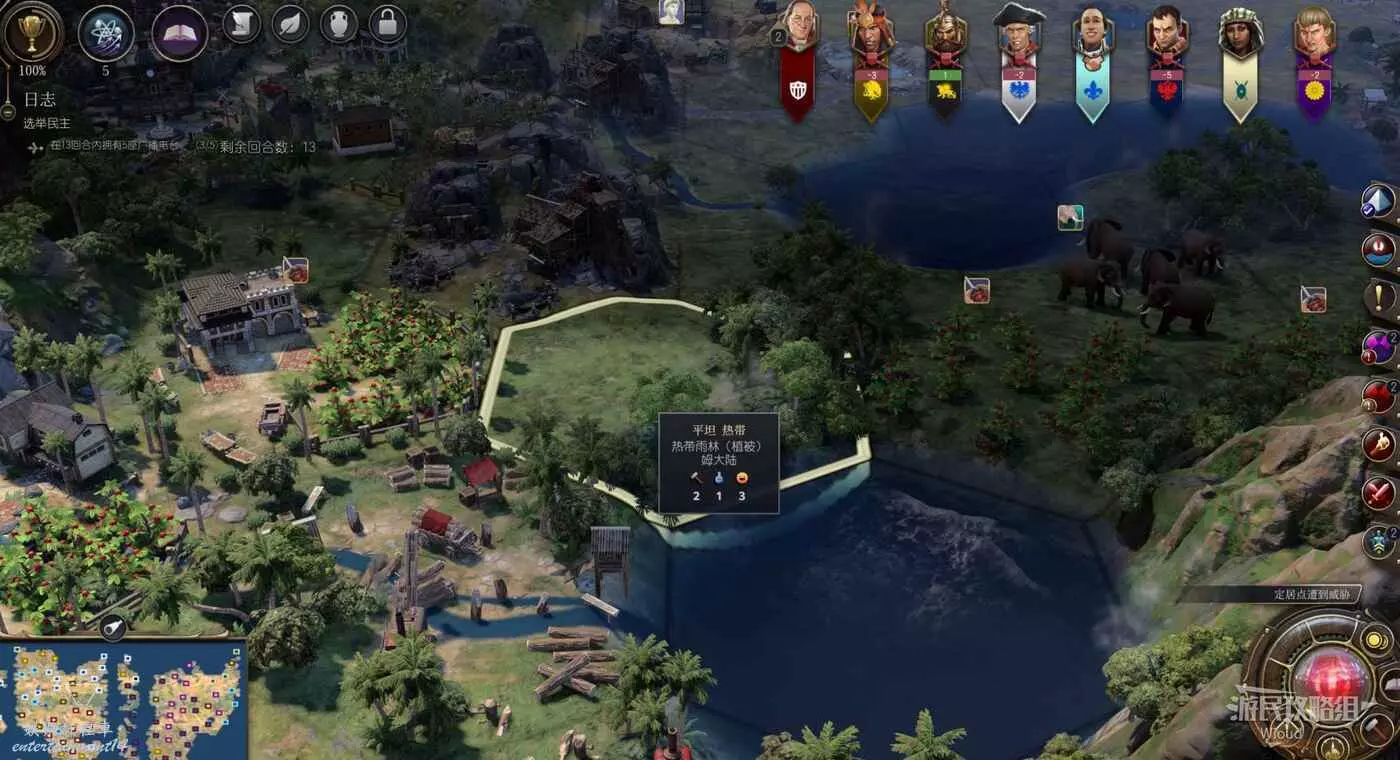
Task: Click the amphora vase icon
Action: (339, 24)
